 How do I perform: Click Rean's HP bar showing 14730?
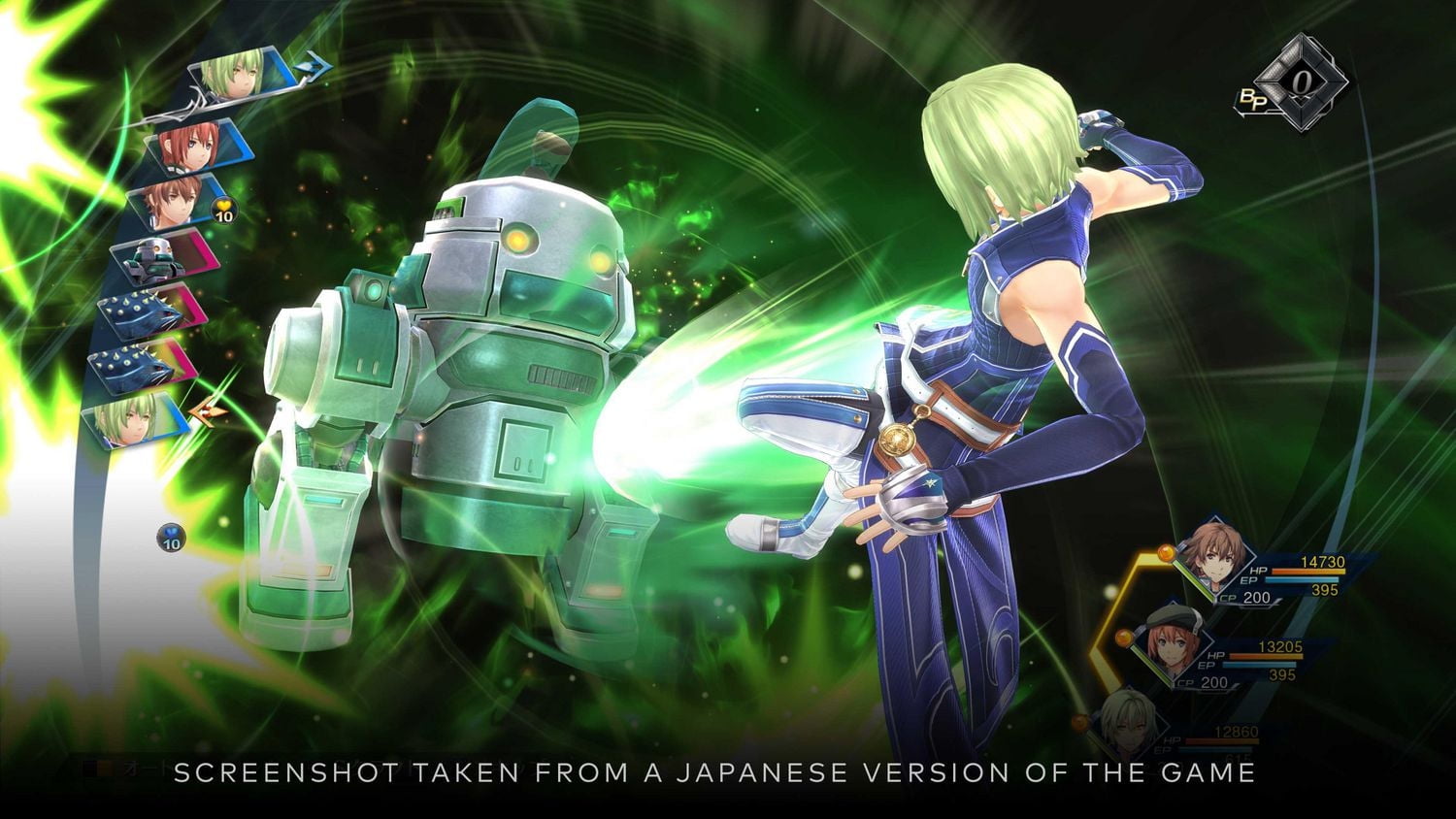[1309, 571]
